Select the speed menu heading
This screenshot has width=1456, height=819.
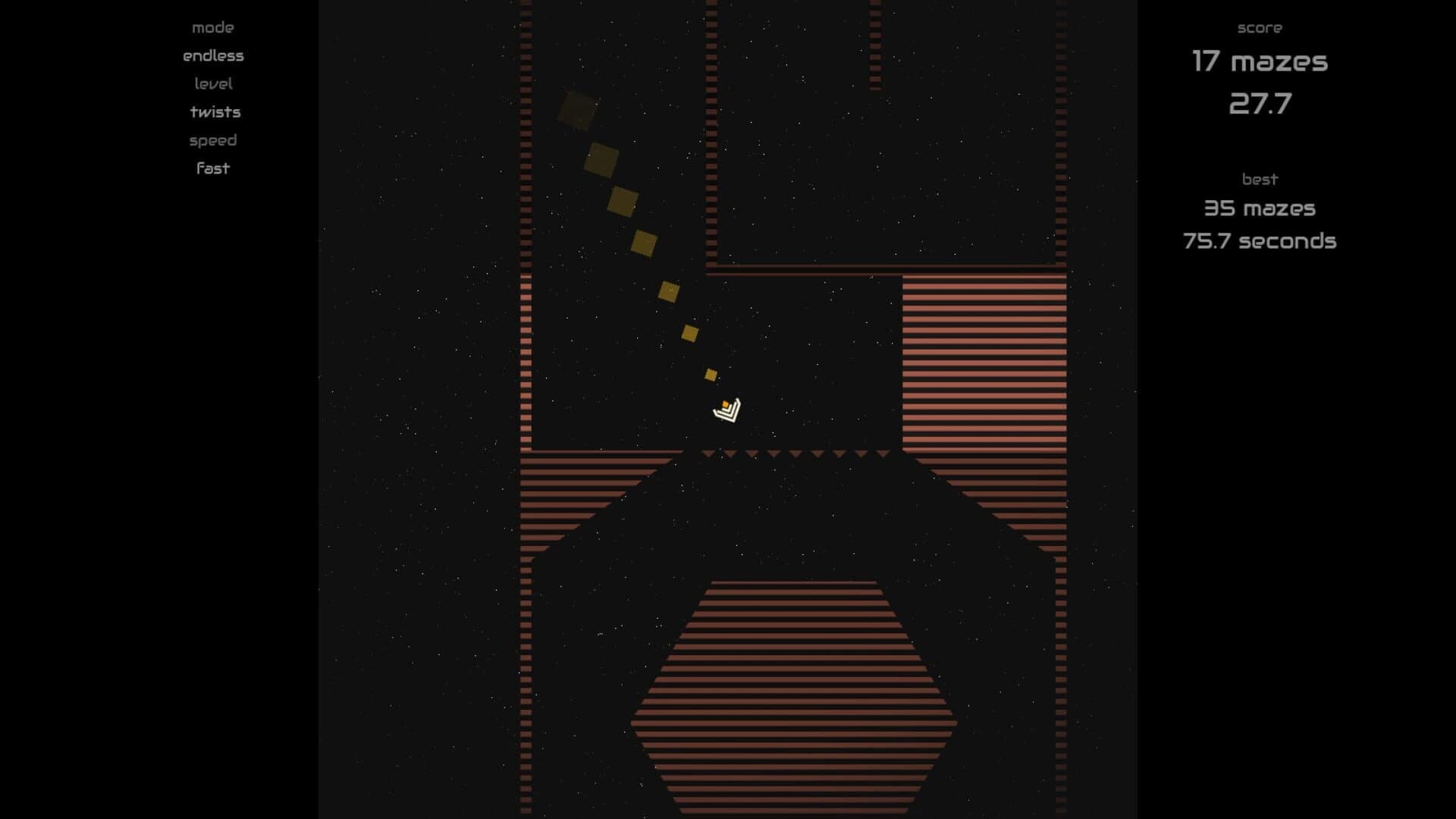212,140
